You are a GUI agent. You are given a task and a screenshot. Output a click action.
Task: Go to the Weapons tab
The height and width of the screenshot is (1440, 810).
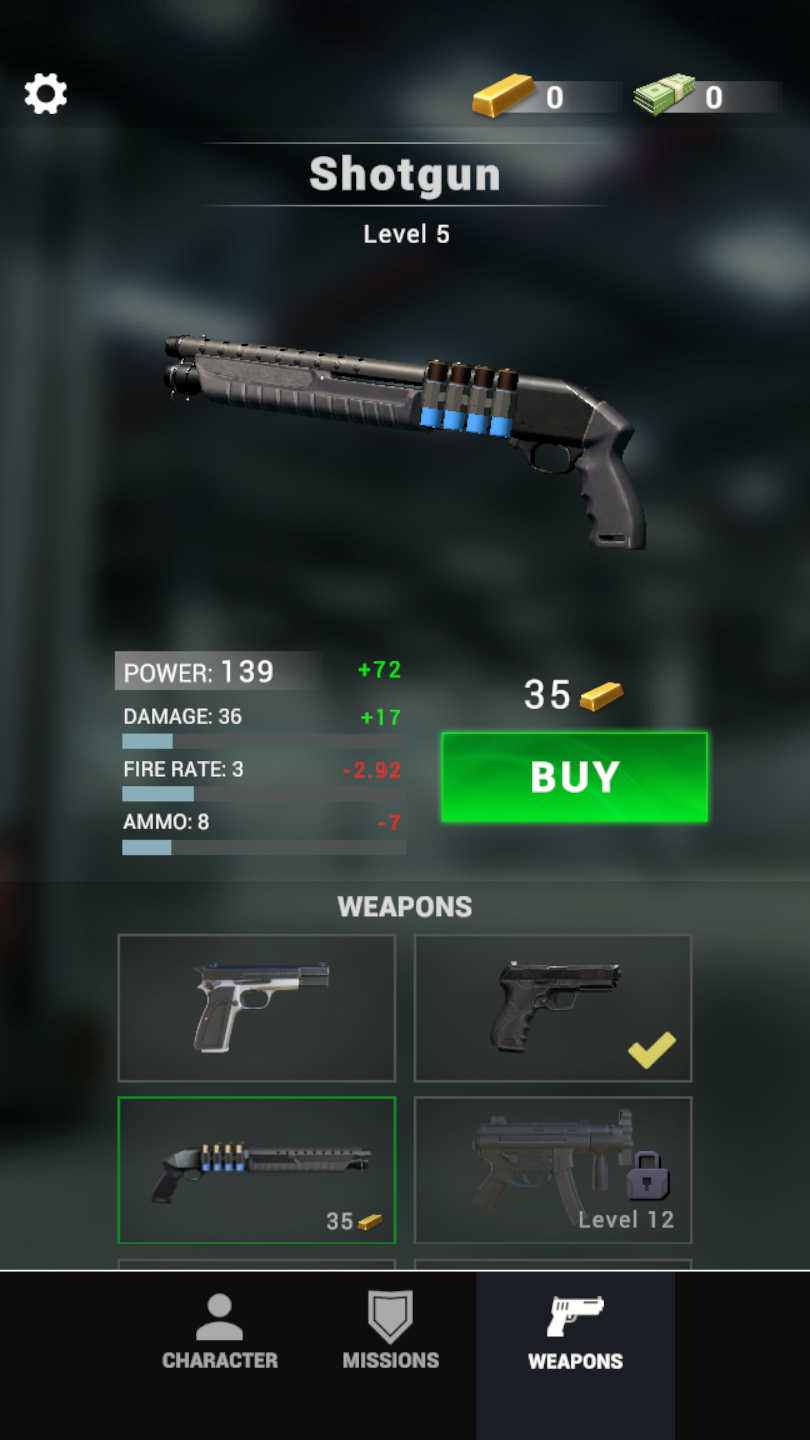point(575,1332)
